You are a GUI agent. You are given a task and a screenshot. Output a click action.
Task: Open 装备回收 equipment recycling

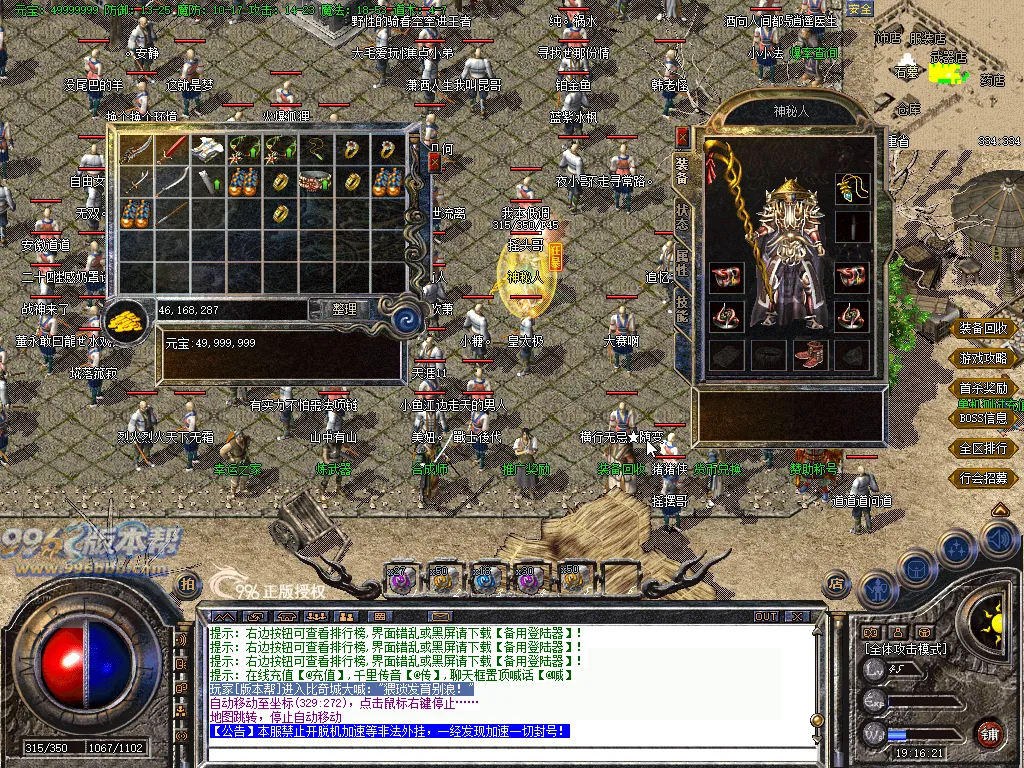pyautogui.click(x=984, y=328)
